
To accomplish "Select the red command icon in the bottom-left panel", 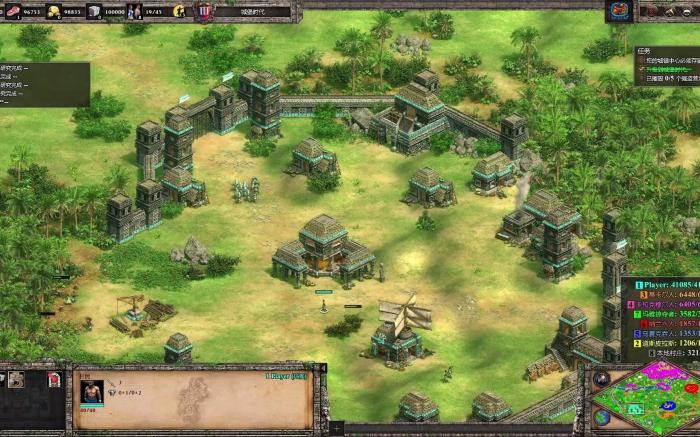I will click(x=54, y=379).
